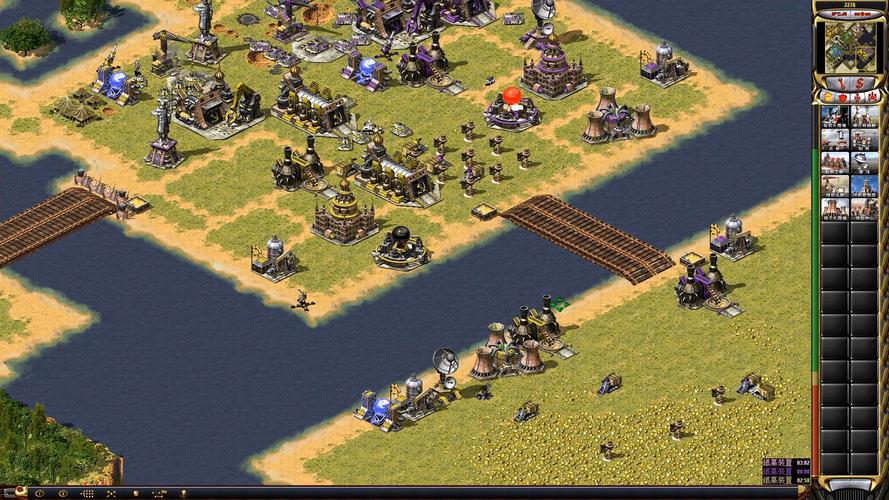Image resolution: width=889 pixels, height=500 pixels.
Task: Open the vehicles build tab
Action: click(869, 97)
